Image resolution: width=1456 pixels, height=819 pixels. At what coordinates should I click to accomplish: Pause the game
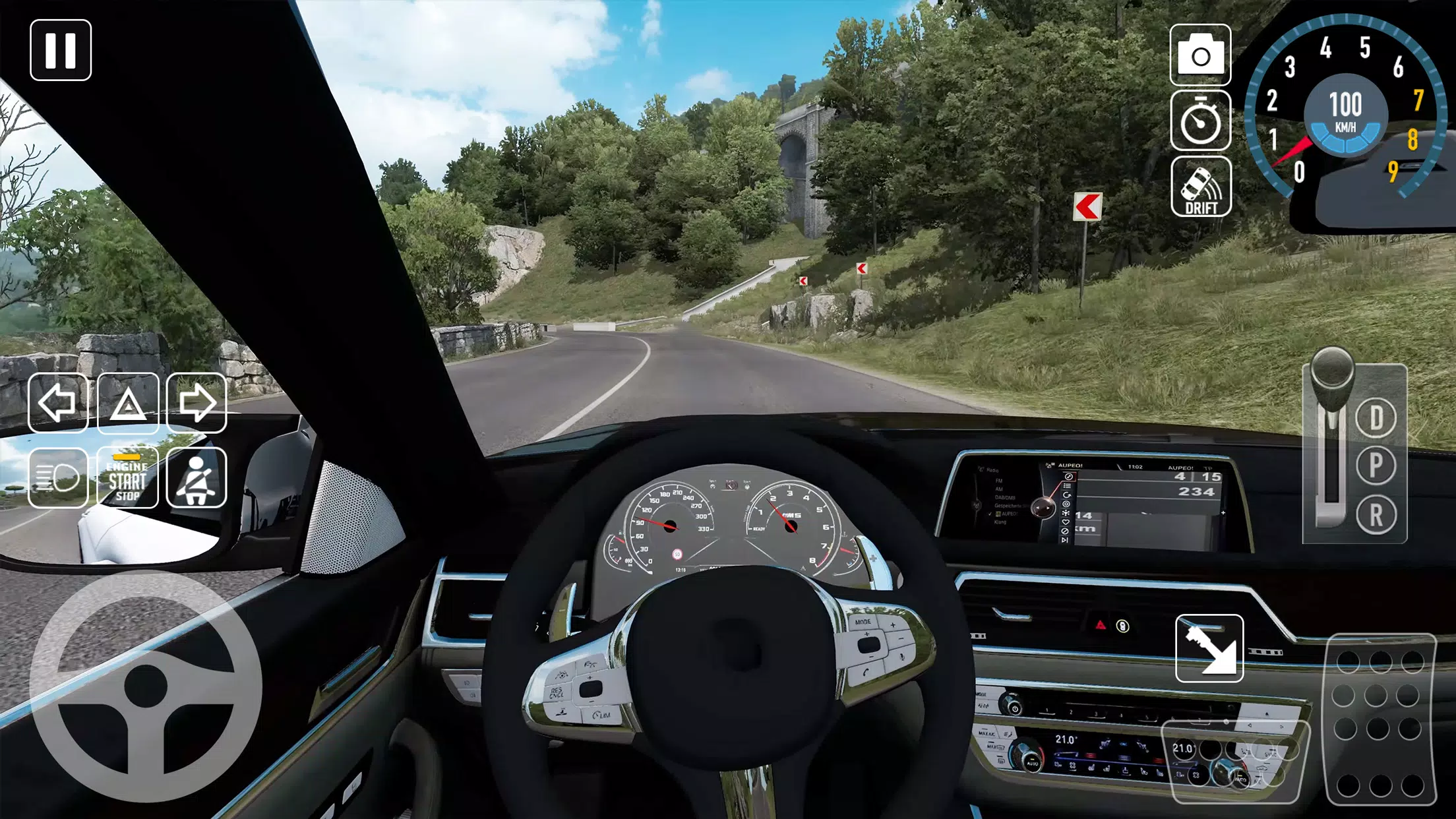pos(61,50)
